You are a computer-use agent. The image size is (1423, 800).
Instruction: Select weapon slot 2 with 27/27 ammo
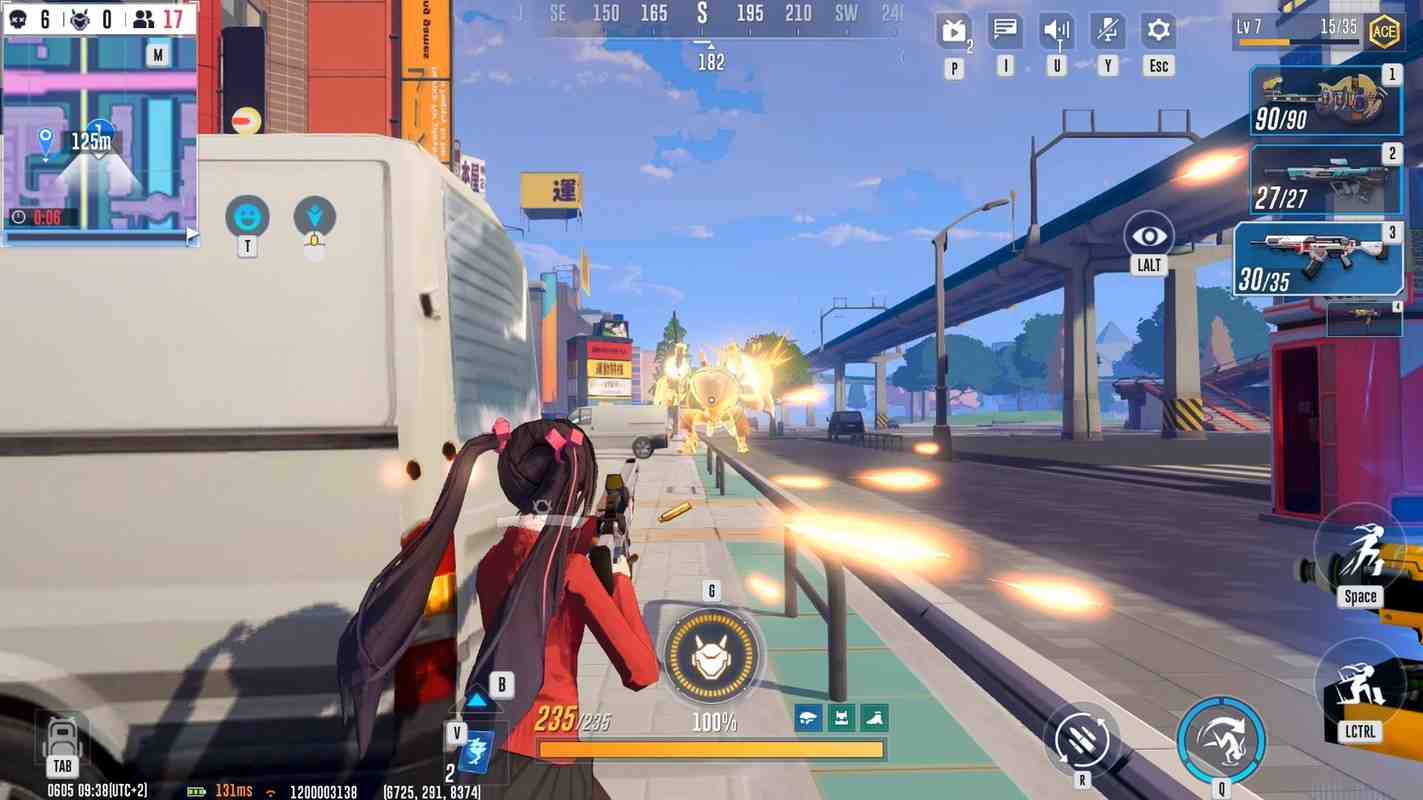[1325, 178]
